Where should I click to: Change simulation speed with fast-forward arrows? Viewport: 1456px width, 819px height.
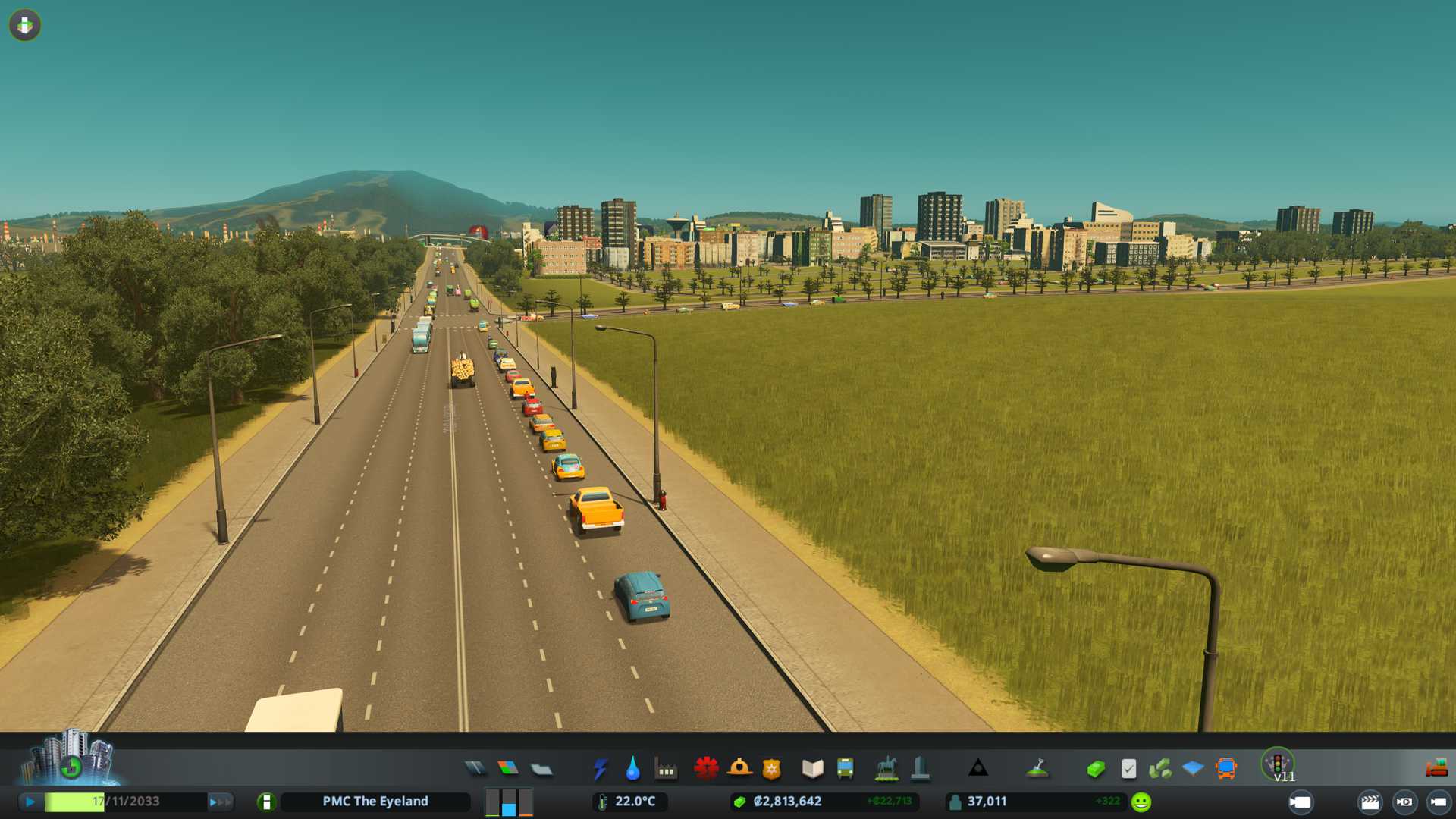221,802
